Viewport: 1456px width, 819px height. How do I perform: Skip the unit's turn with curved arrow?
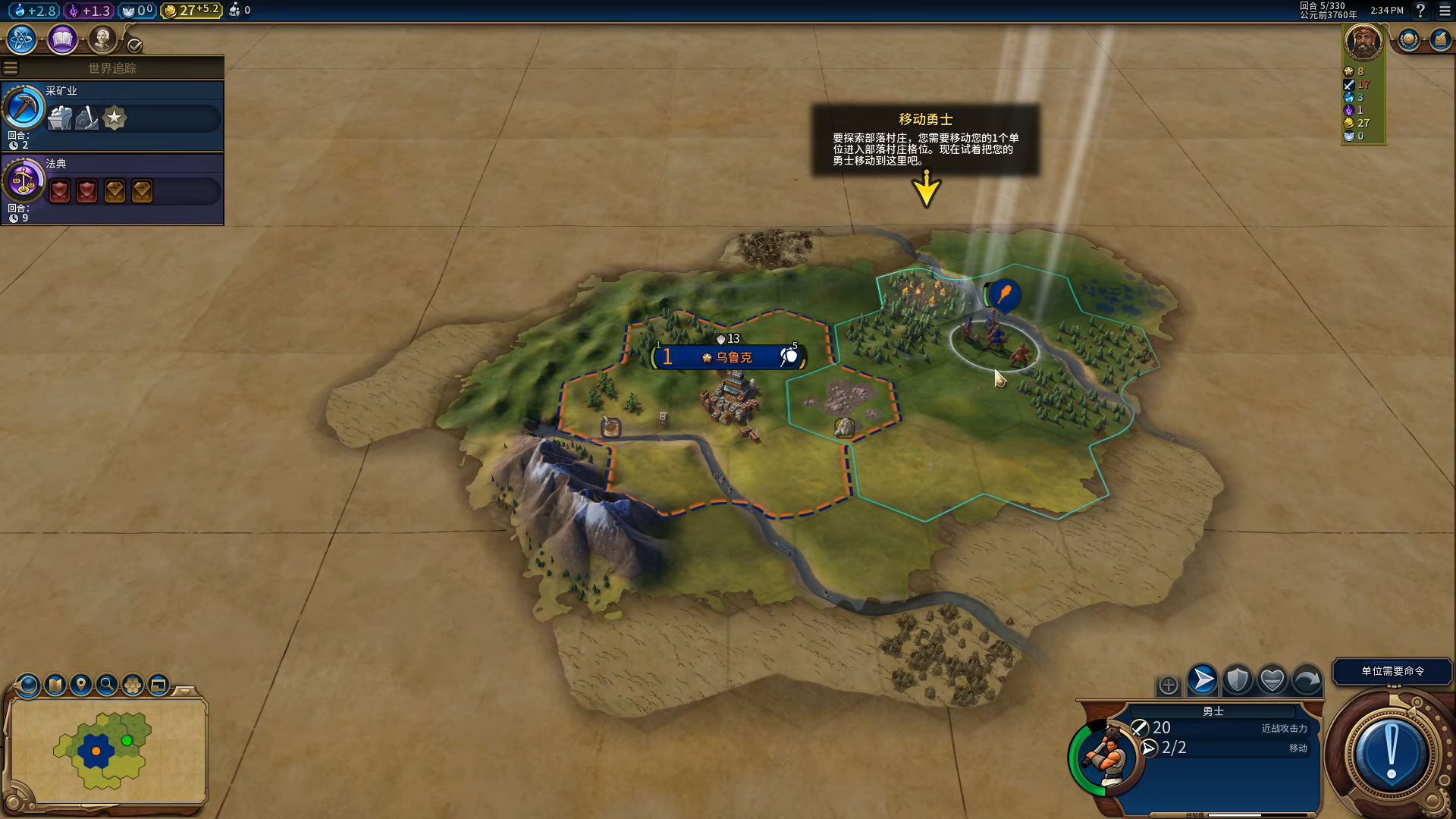(1307, 680)
